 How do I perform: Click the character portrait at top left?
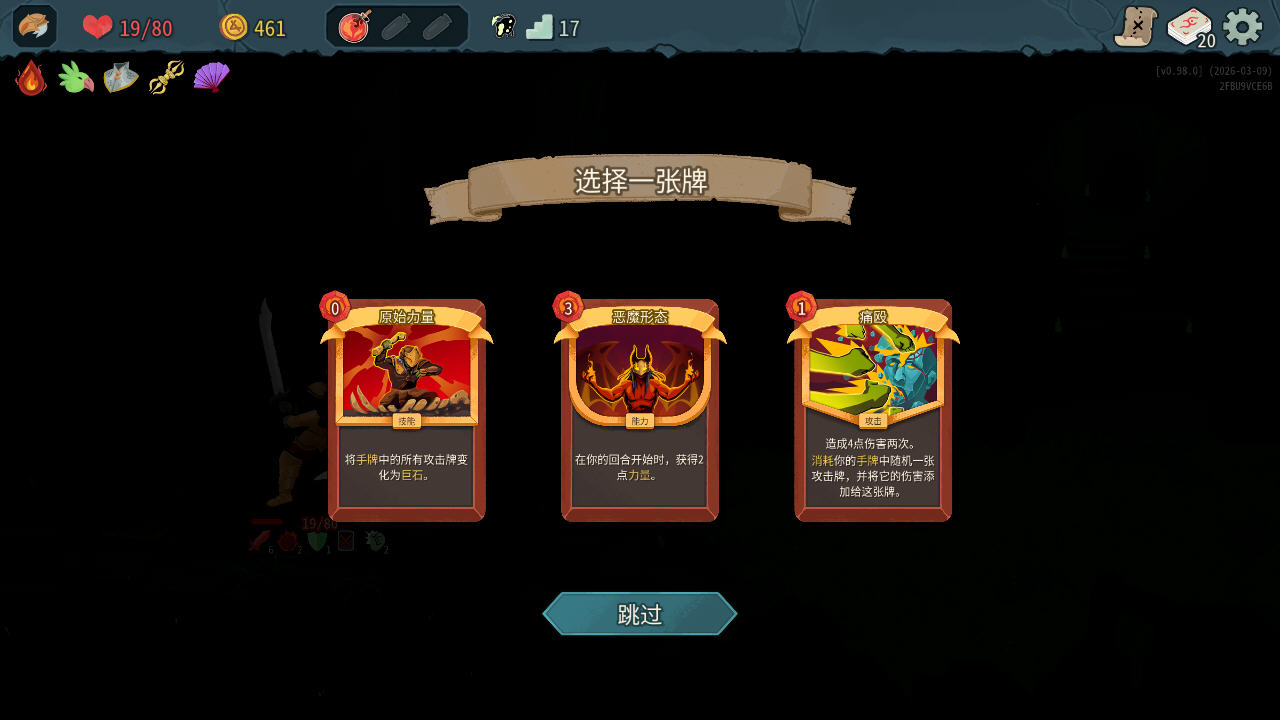pyautogui.click(x=33, y=26)
